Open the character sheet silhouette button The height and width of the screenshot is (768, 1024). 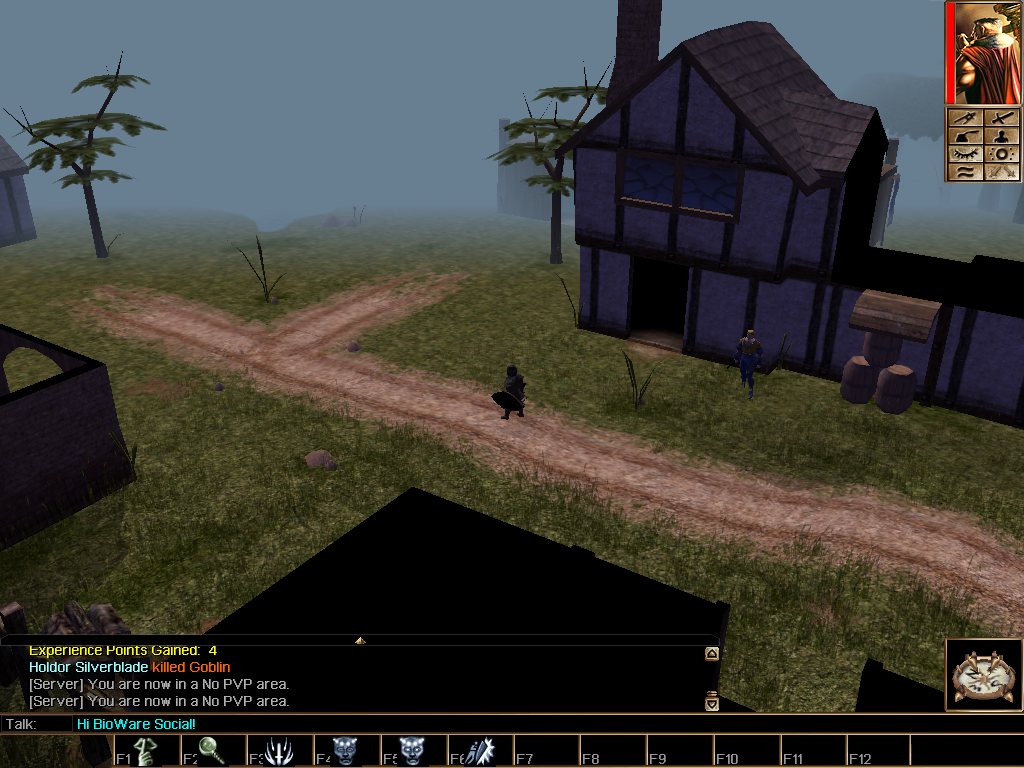point(1002,136)
